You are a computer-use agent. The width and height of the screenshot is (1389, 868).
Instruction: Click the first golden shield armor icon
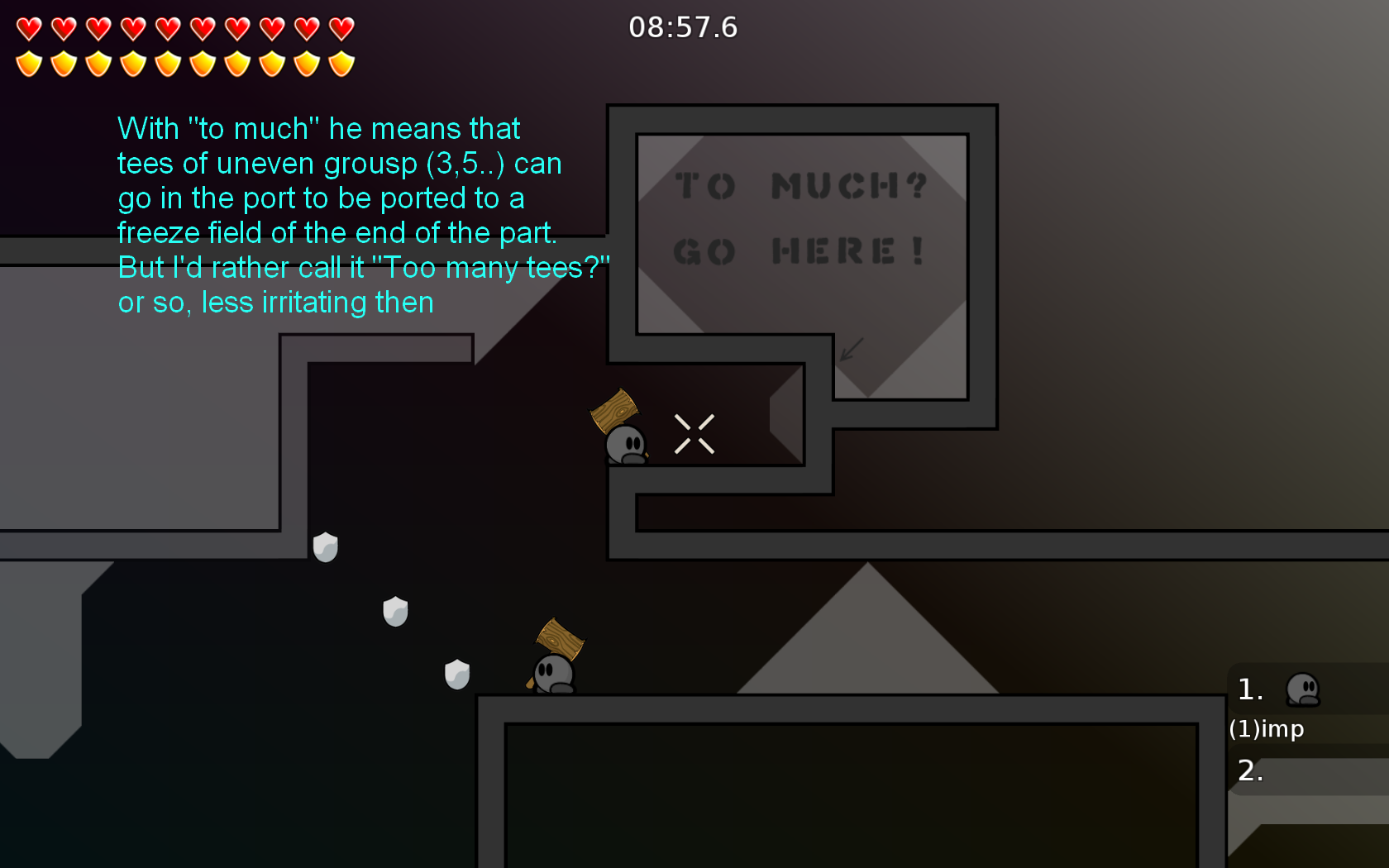(28, 63)
